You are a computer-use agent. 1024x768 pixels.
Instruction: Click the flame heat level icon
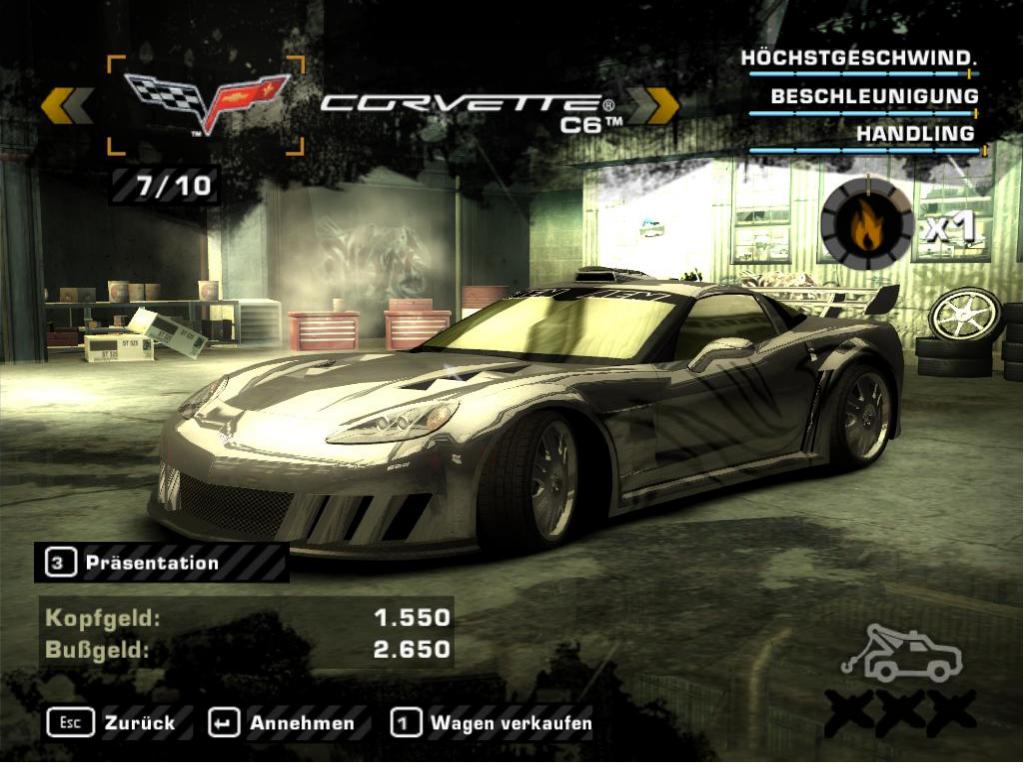(x=866, y=224)
